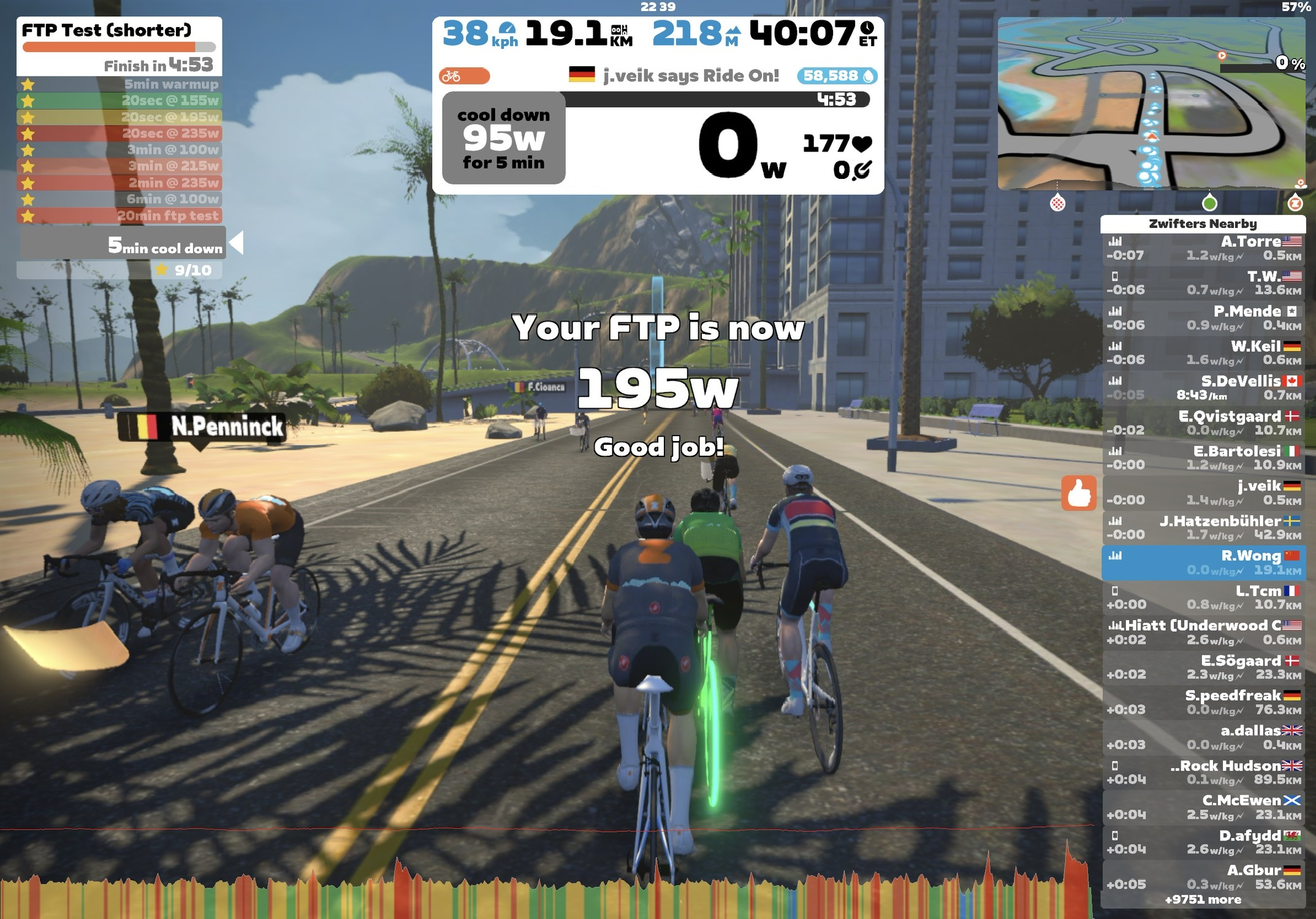Open the minimap in the corner

point(1151,103)
